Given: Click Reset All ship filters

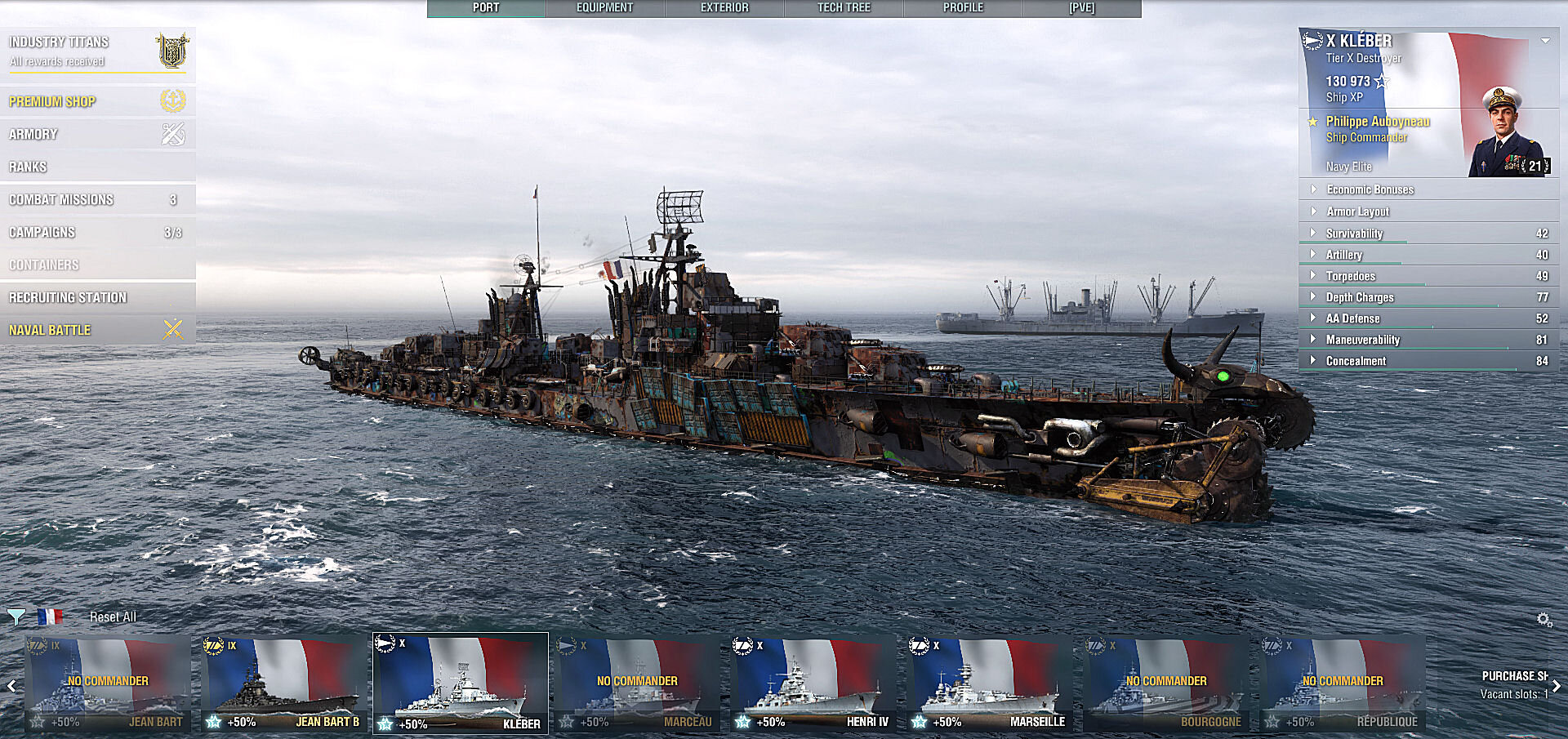Looking at the screenshot, I should coord(113,617).
